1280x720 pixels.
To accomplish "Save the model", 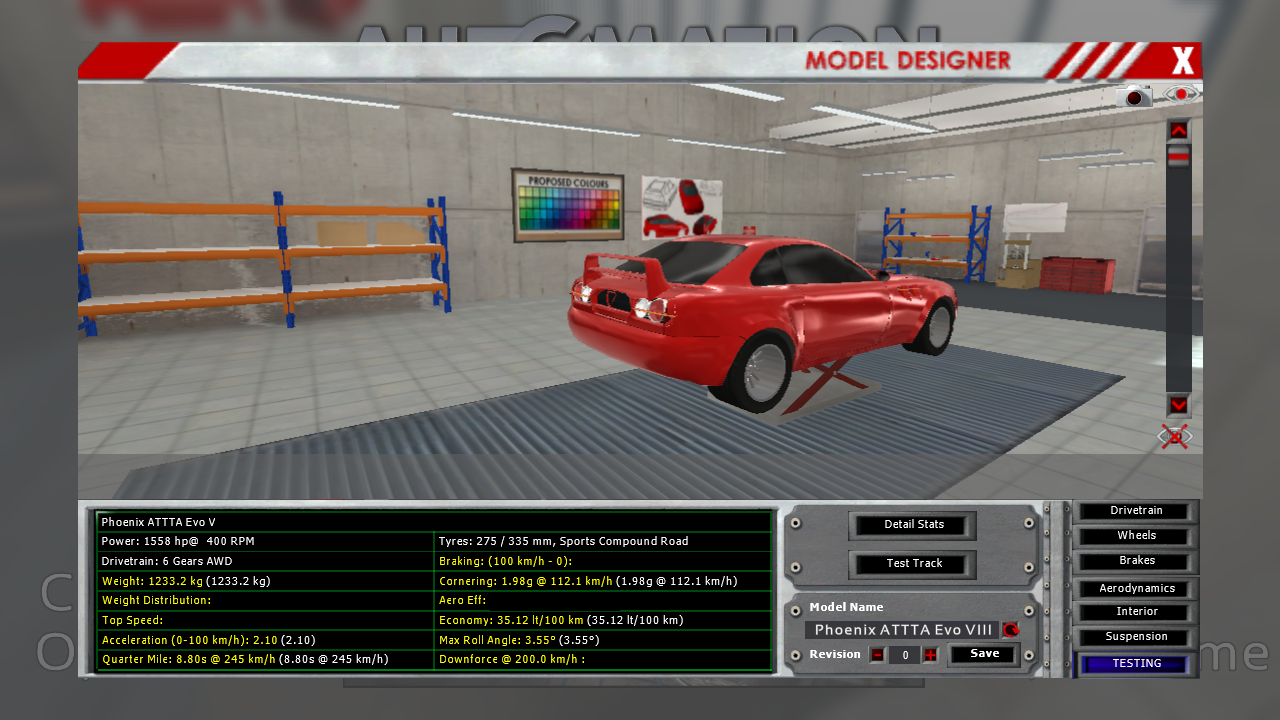I will click(x=984, y=654).
